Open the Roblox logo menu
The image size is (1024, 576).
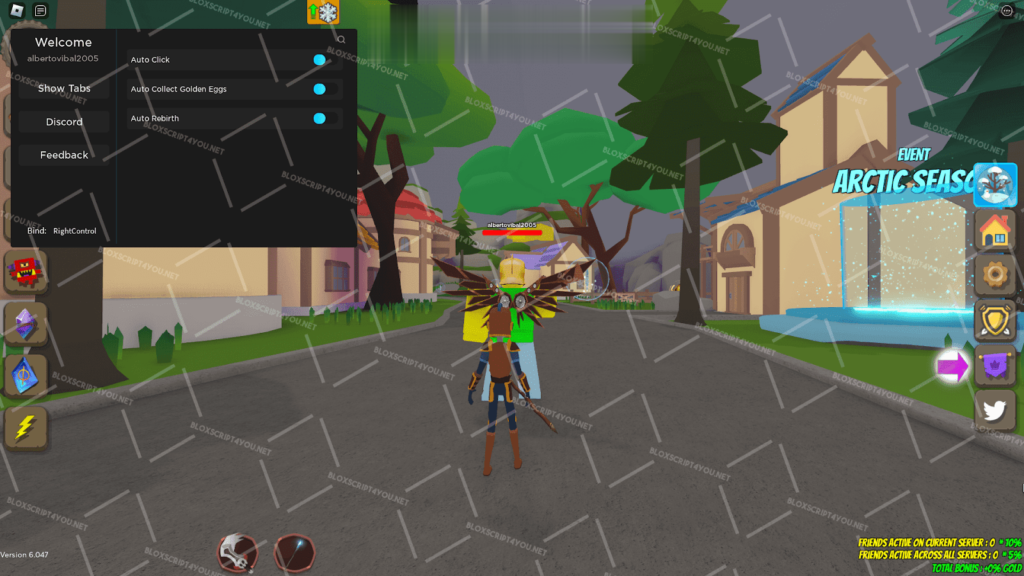pyautogui.click(x=14, y=11)
